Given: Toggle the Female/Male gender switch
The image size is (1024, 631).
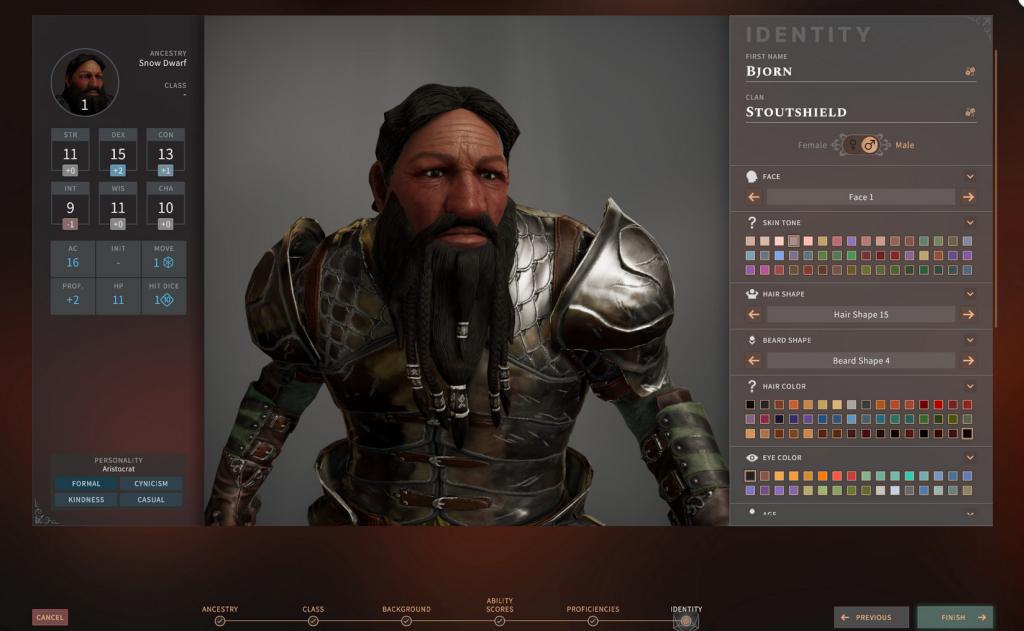Looking at the screenshot, I should [x=860, y=145].
